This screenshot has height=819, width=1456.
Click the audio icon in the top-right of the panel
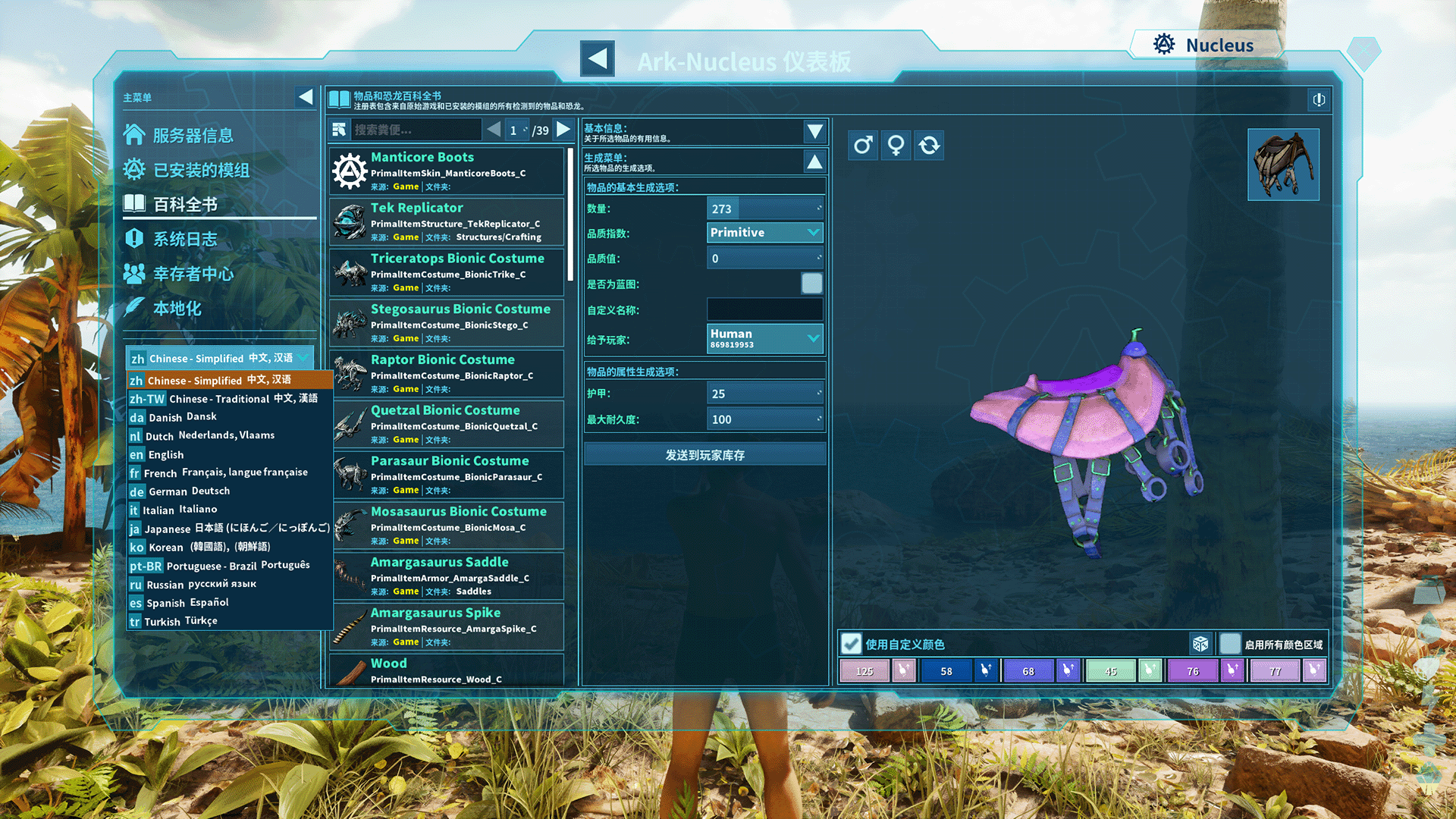[1318, 99]
